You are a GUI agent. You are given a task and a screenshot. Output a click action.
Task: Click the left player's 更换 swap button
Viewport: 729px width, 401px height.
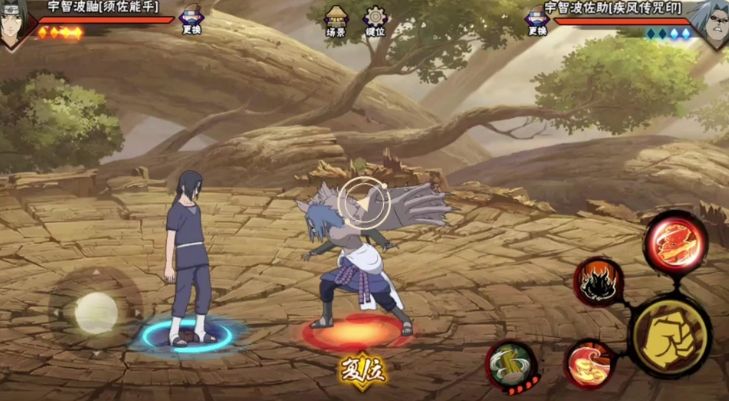[x=192, y=18]
